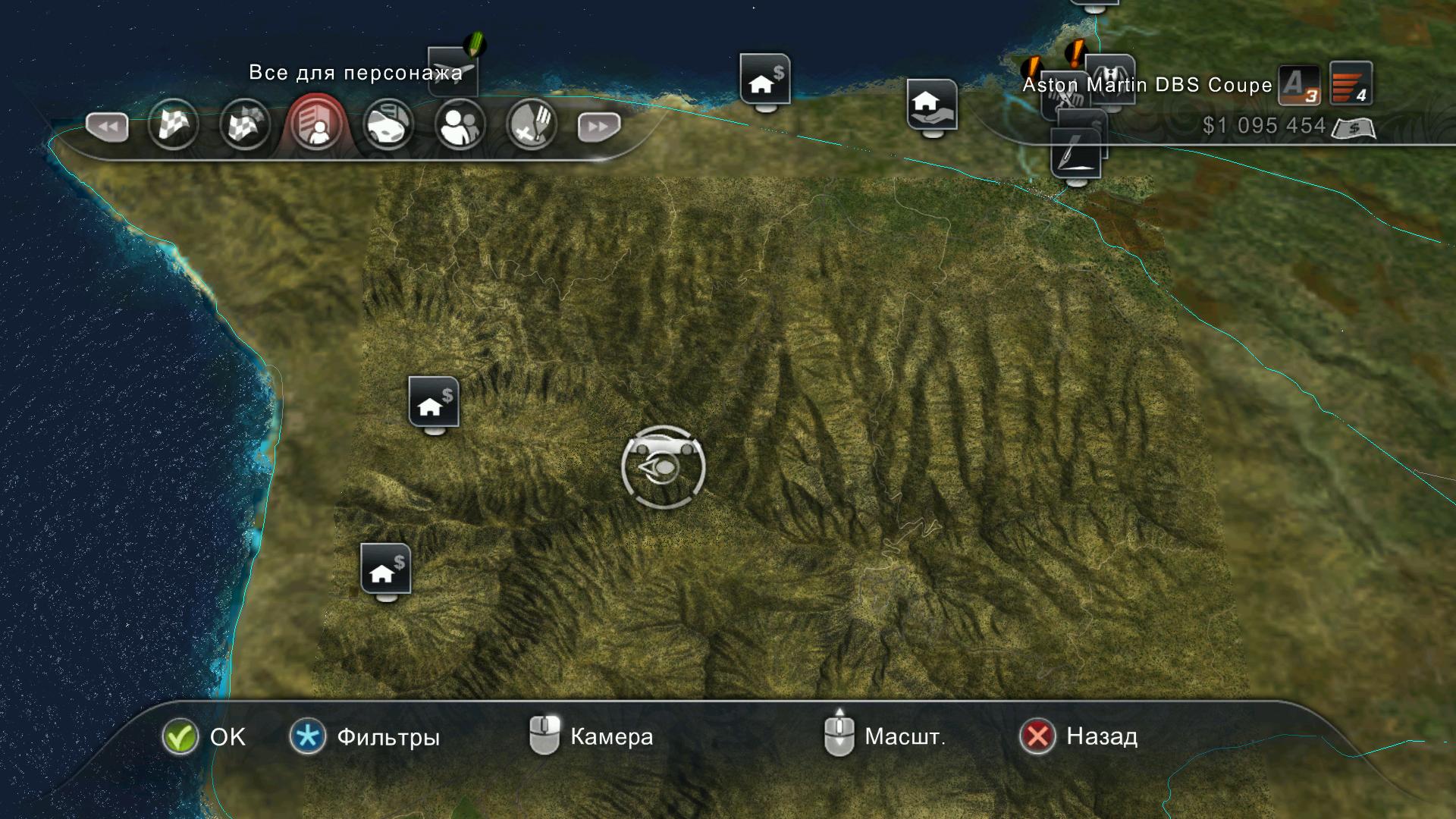1456x819 pixels.
Task: Show next filter category with right arrows
Action: pyautogui.click(x=598, y=127)
